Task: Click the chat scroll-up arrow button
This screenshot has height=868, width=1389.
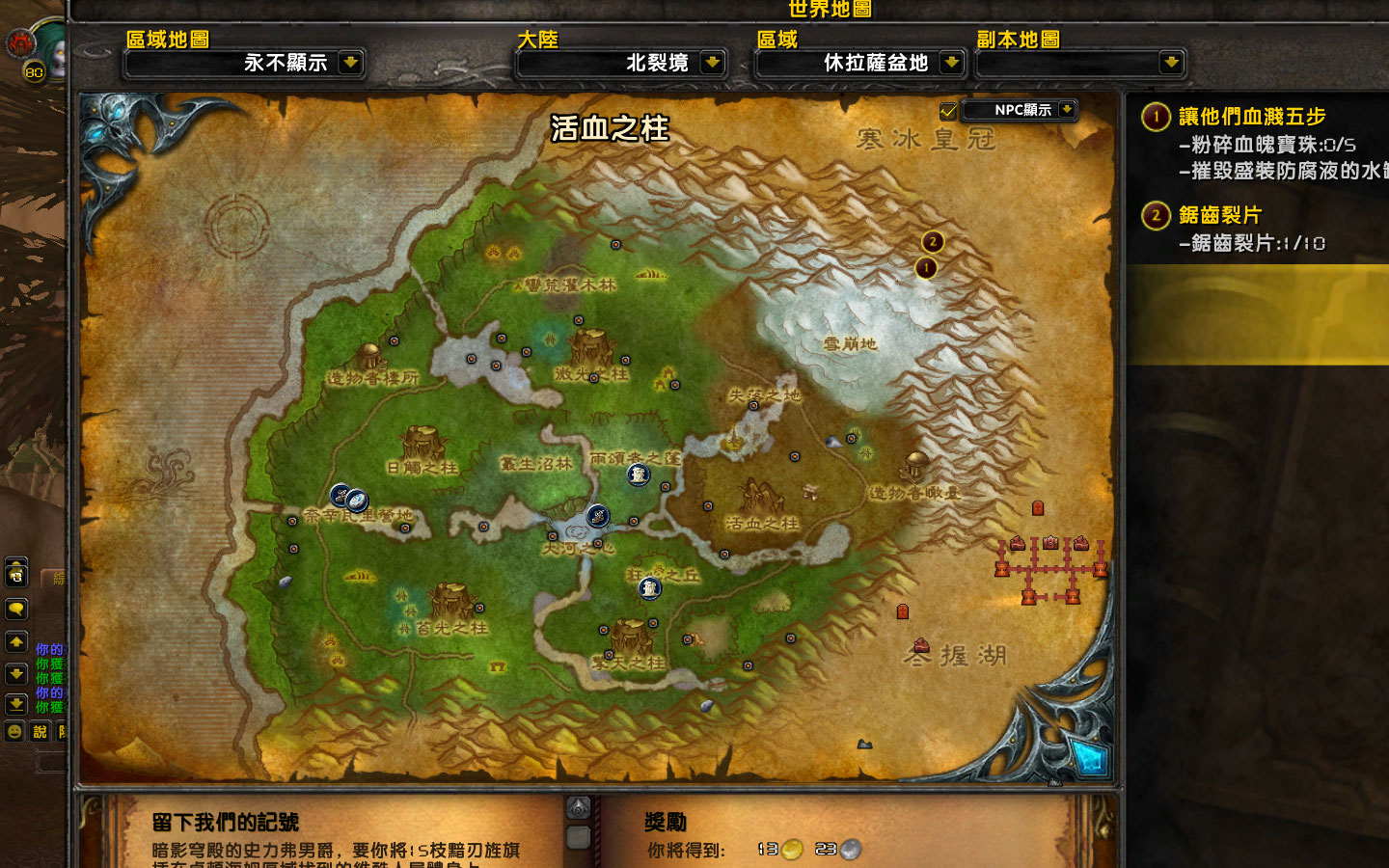Action: (x=14, y=640)
